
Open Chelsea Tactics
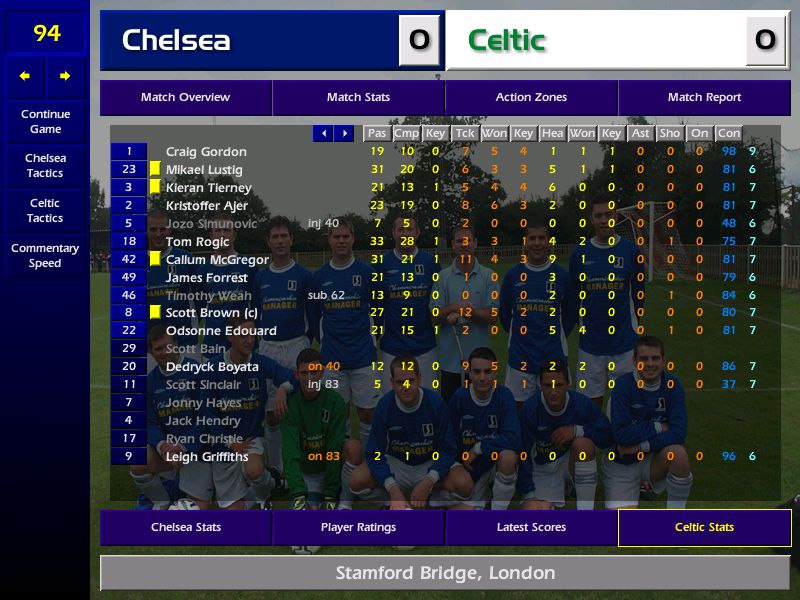pyautogui.click(x=45, y=165)
